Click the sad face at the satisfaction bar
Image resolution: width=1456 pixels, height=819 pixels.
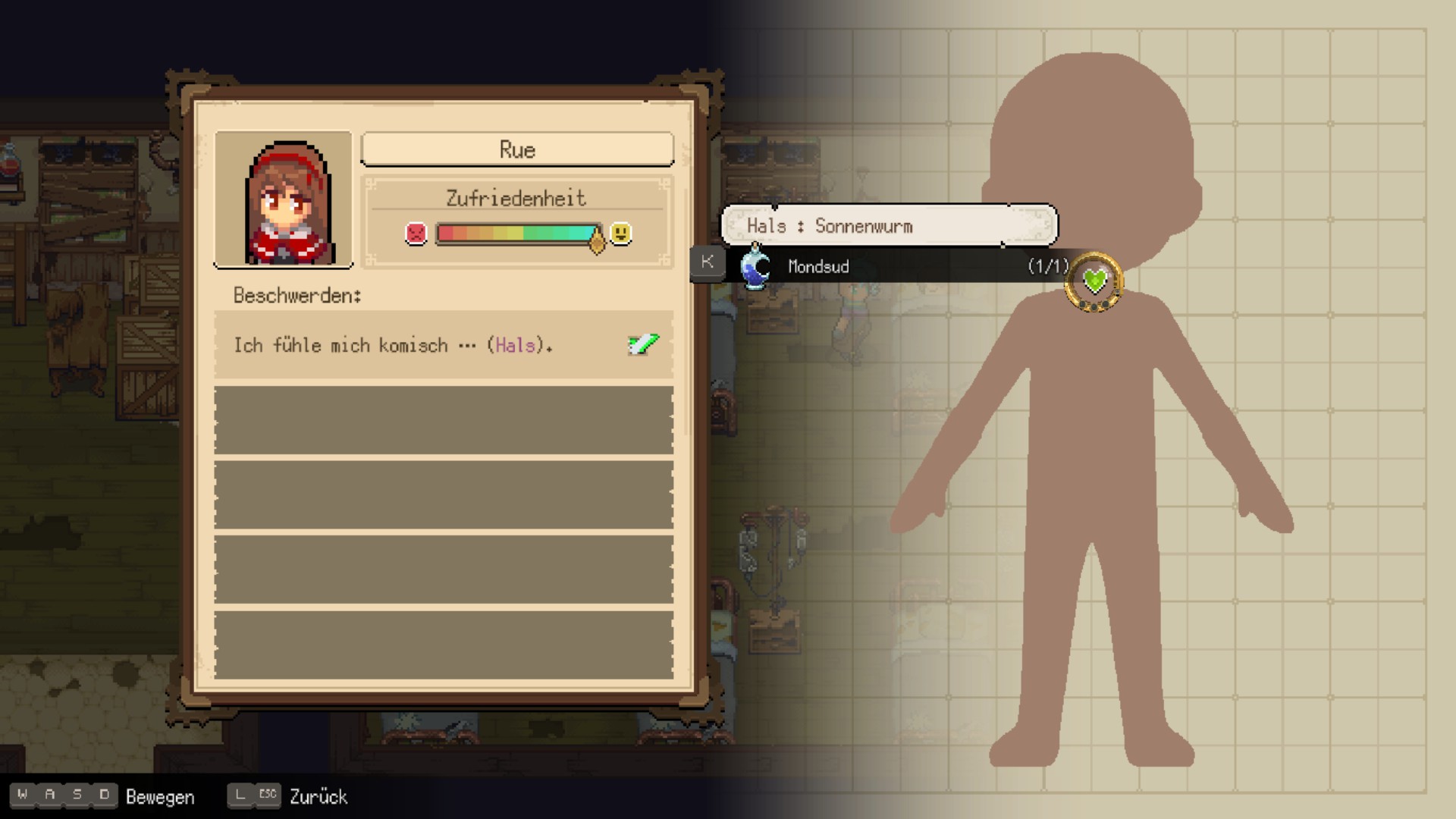pos(414,234)
